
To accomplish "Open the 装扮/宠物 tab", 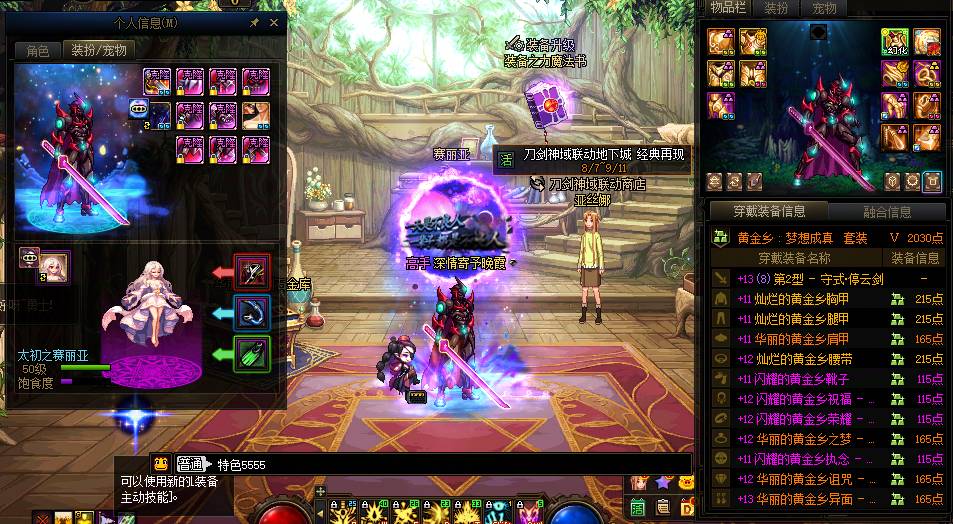I will pos(97,50).
